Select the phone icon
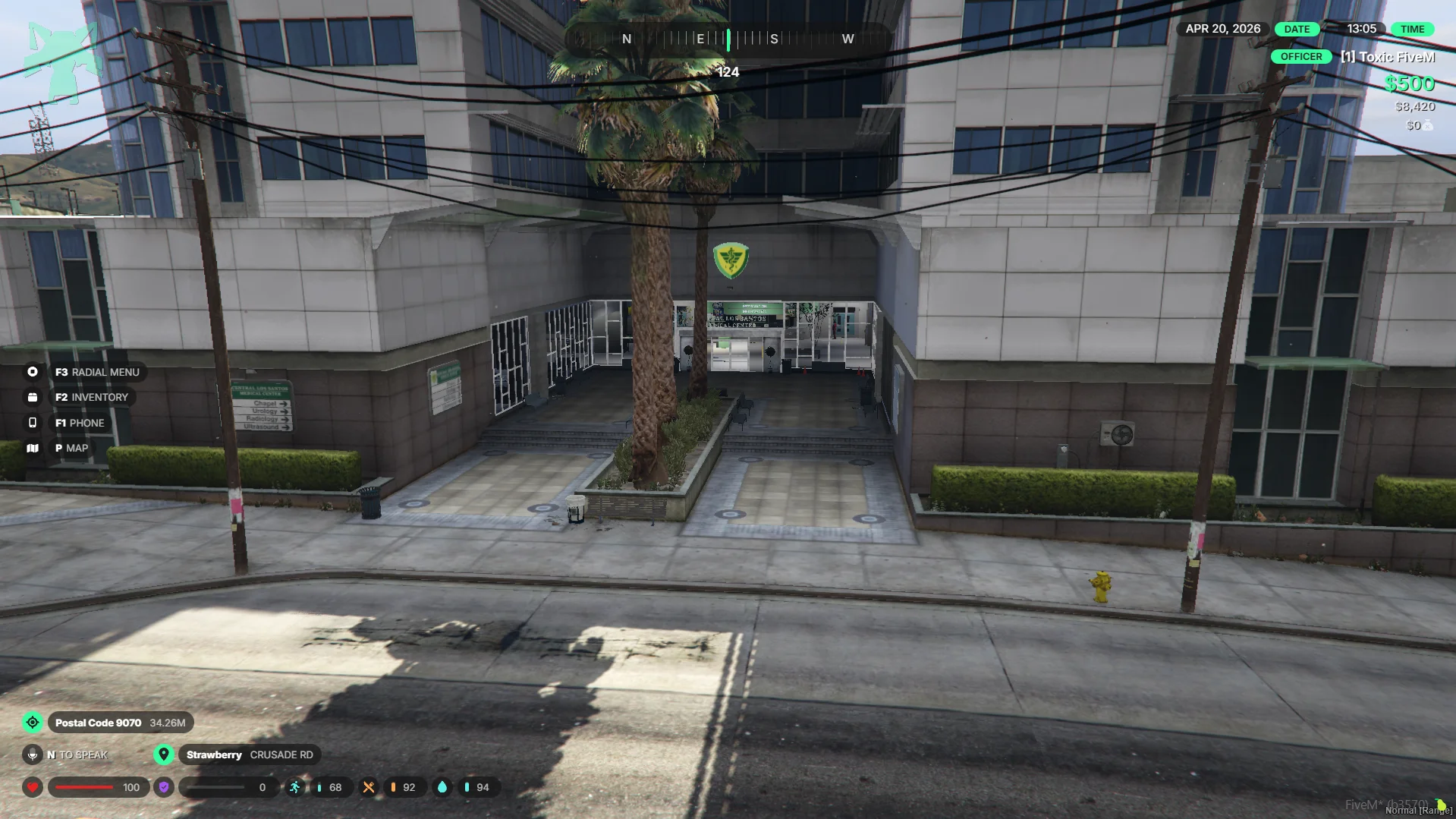The width and height of the screenshot is (1456, 819). pyautogui.click(x=33, y=423)
